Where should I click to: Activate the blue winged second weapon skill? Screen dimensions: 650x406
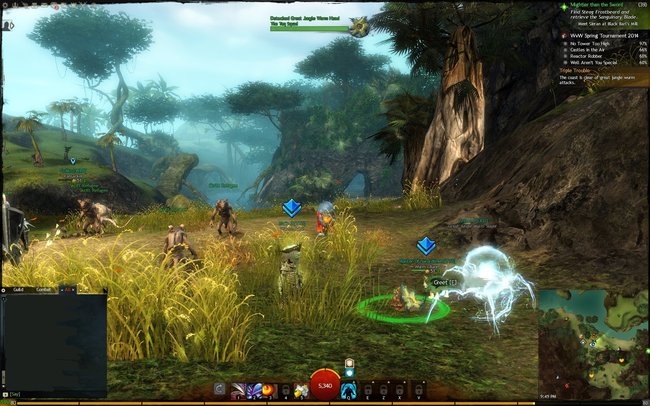[x=253, y=389]
